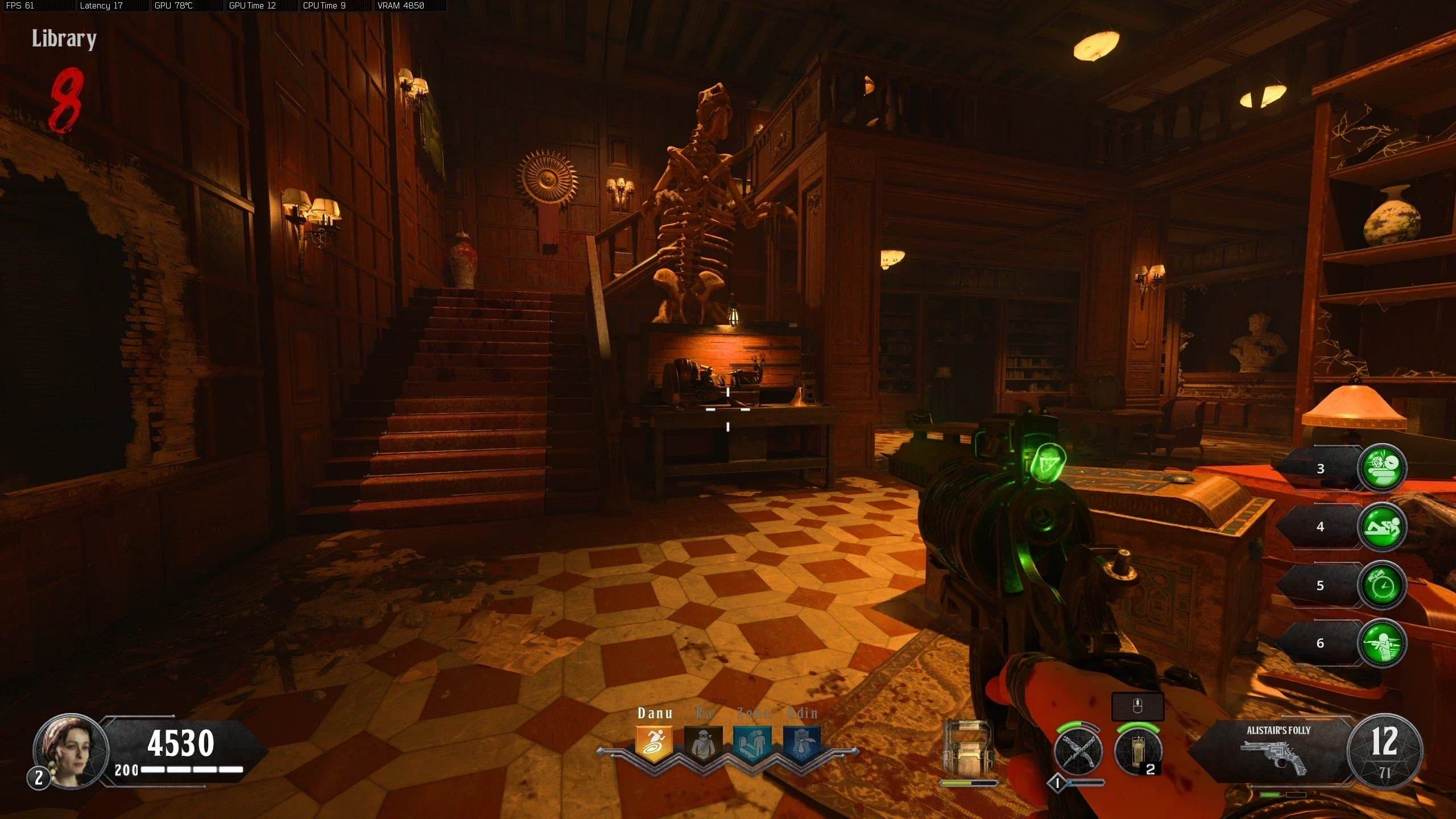Click the Alistair's Folly weapon panel
1456x819 pixels.
point(1274,750)
